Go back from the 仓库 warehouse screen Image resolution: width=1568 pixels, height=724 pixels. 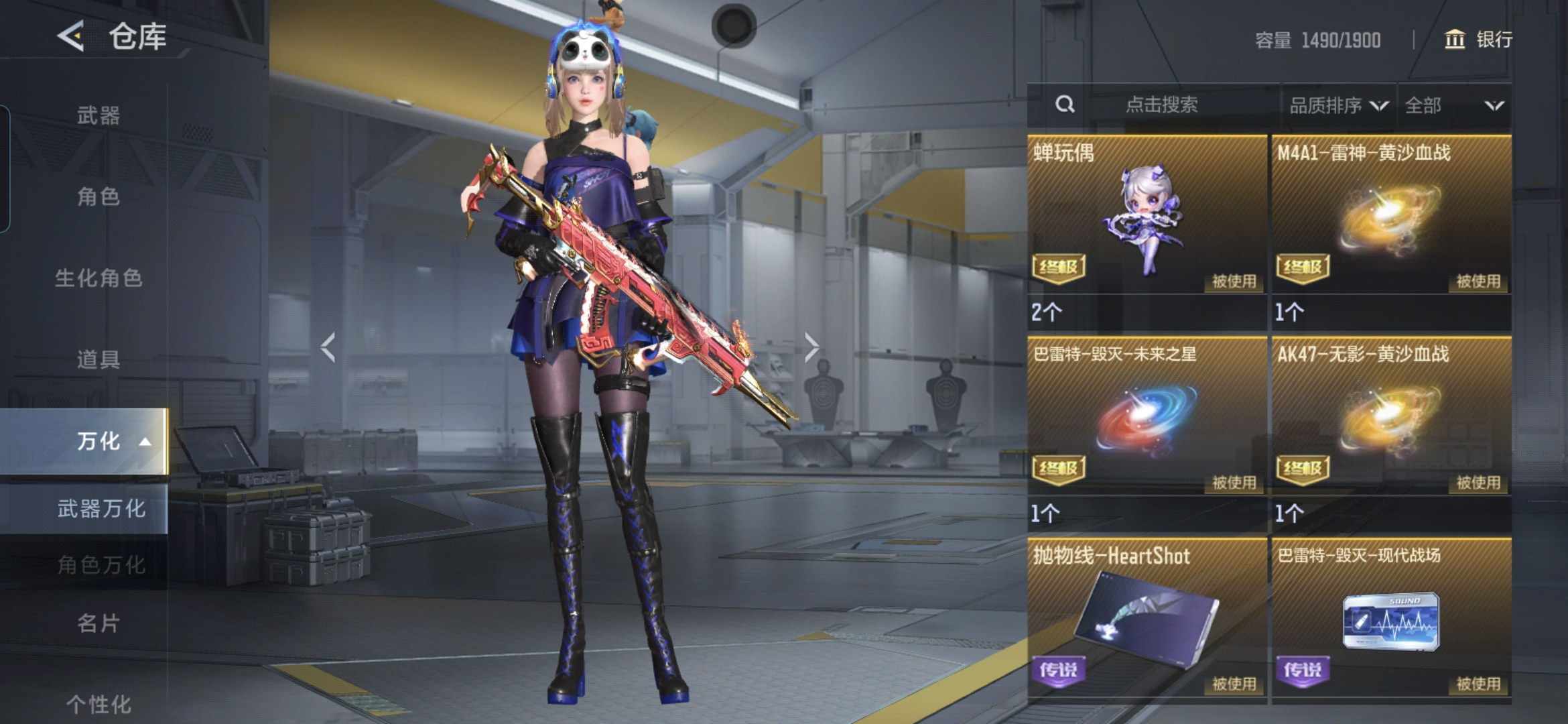point(71,36)
